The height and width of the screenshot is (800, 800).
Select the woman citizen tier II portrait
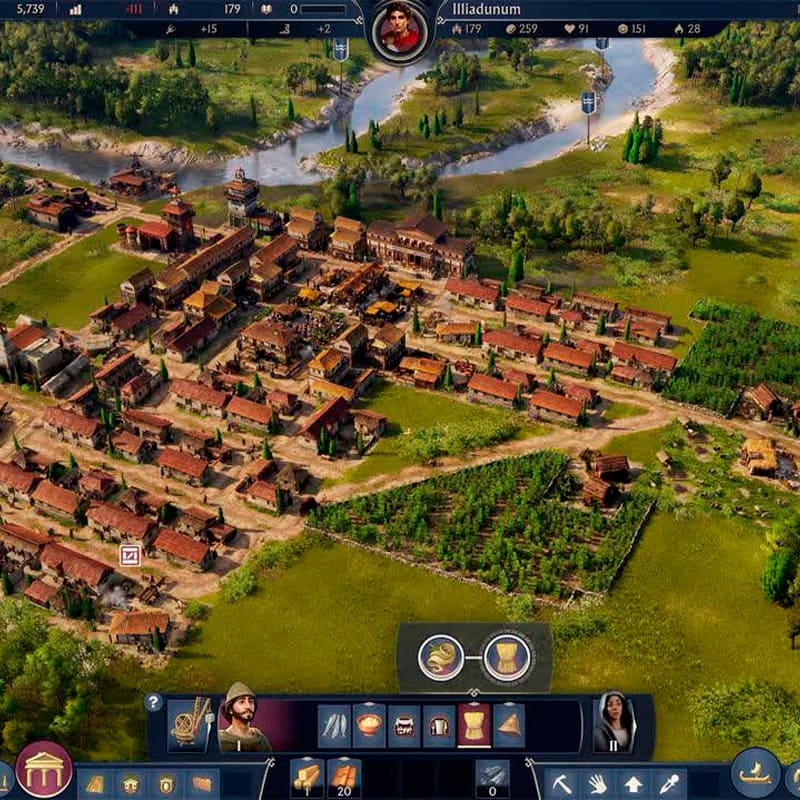point(616,721)
